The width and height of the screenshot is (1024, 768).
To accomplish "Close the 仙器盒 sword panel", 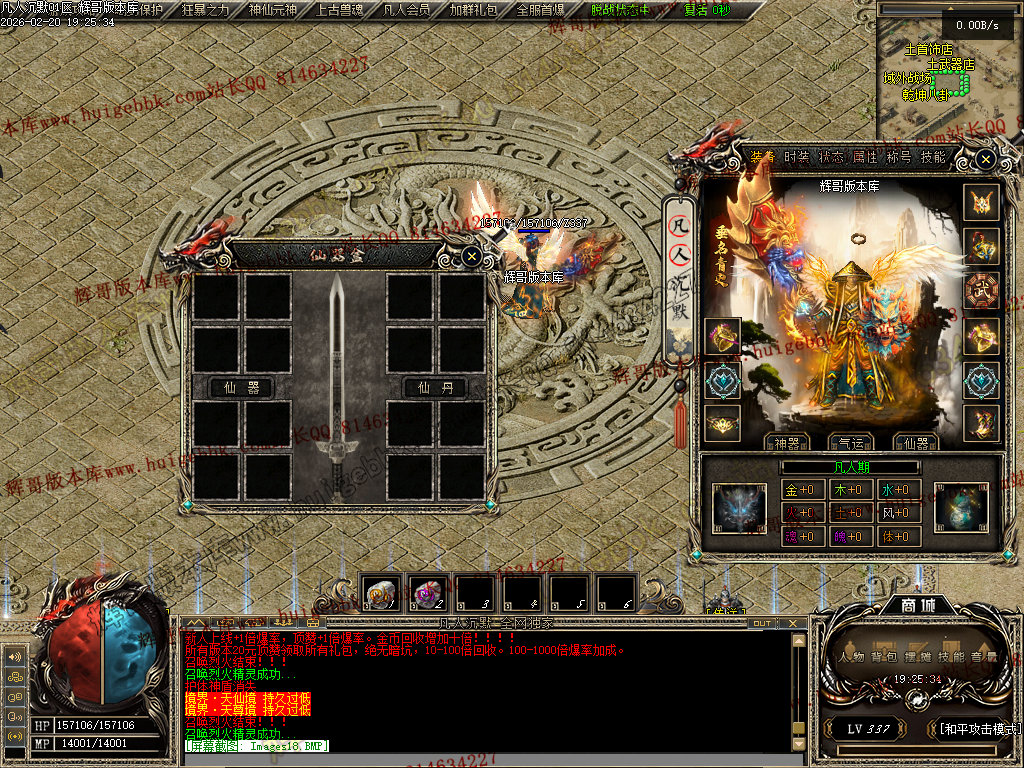I will 471,257.
